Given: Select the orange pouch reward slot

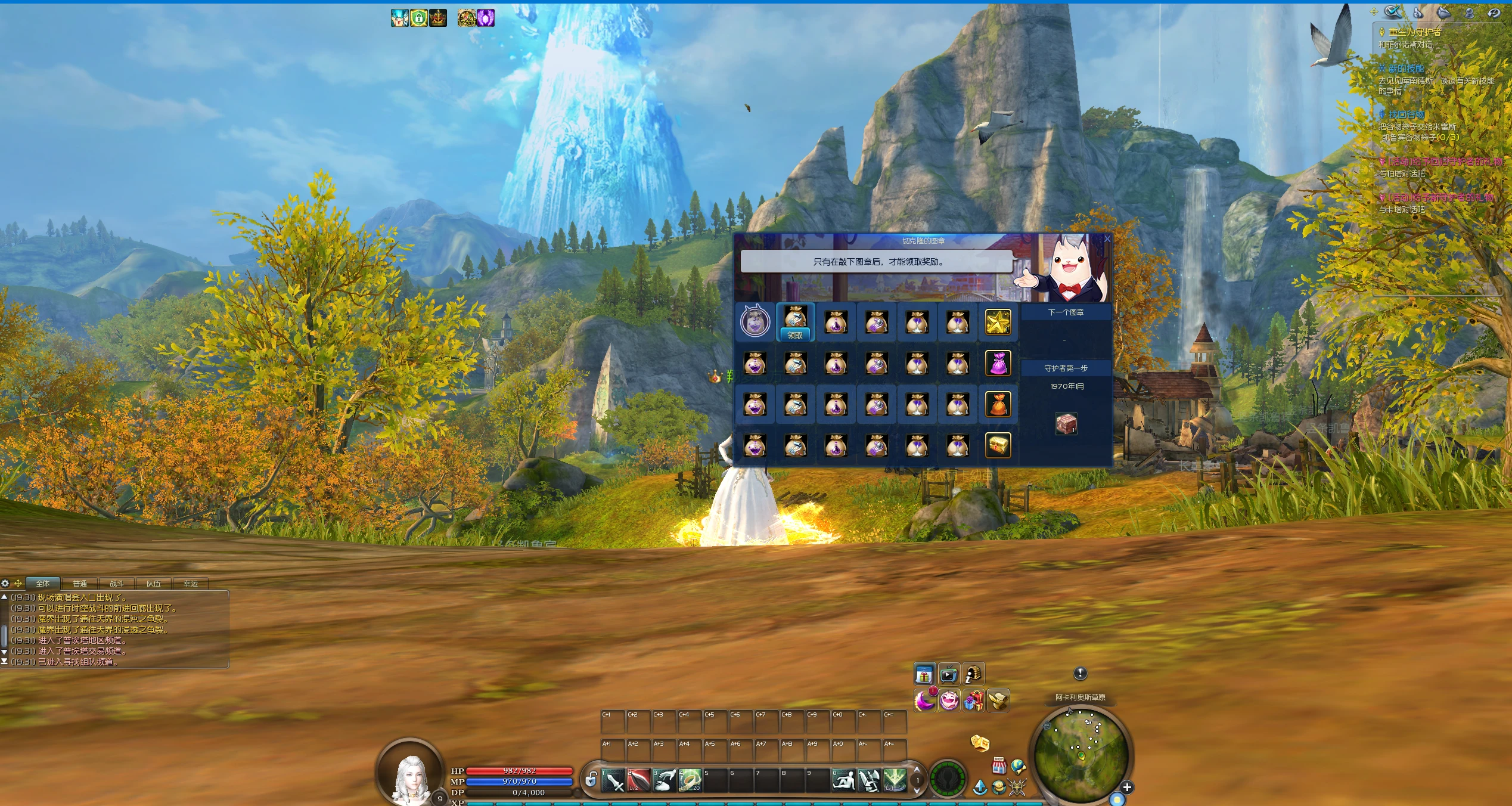Looking at the screenshot, I should [x=998, y=404].
